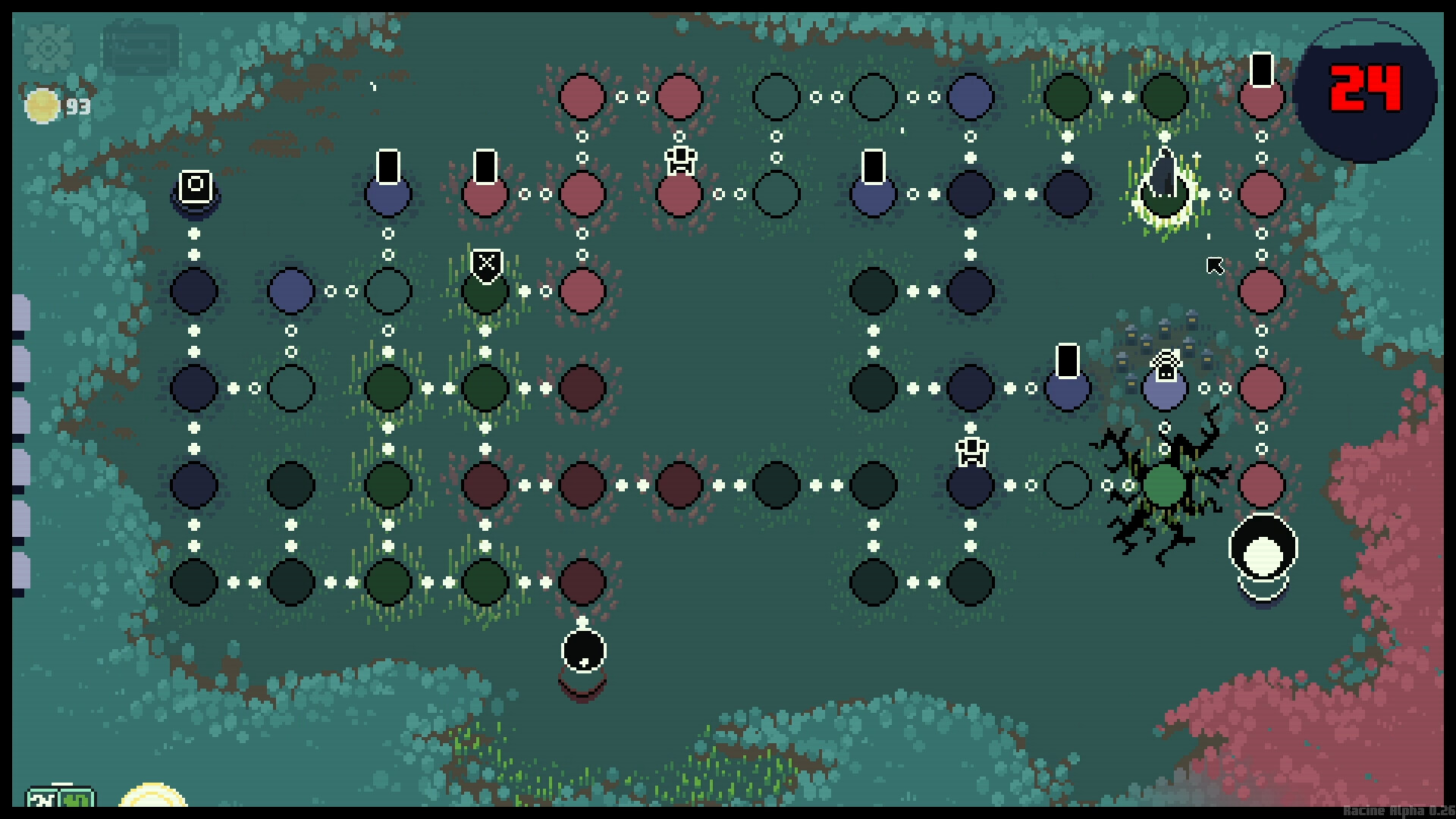
Task: Expand the lowest purple tab on the left edge
Action: [x=20, y=565]
